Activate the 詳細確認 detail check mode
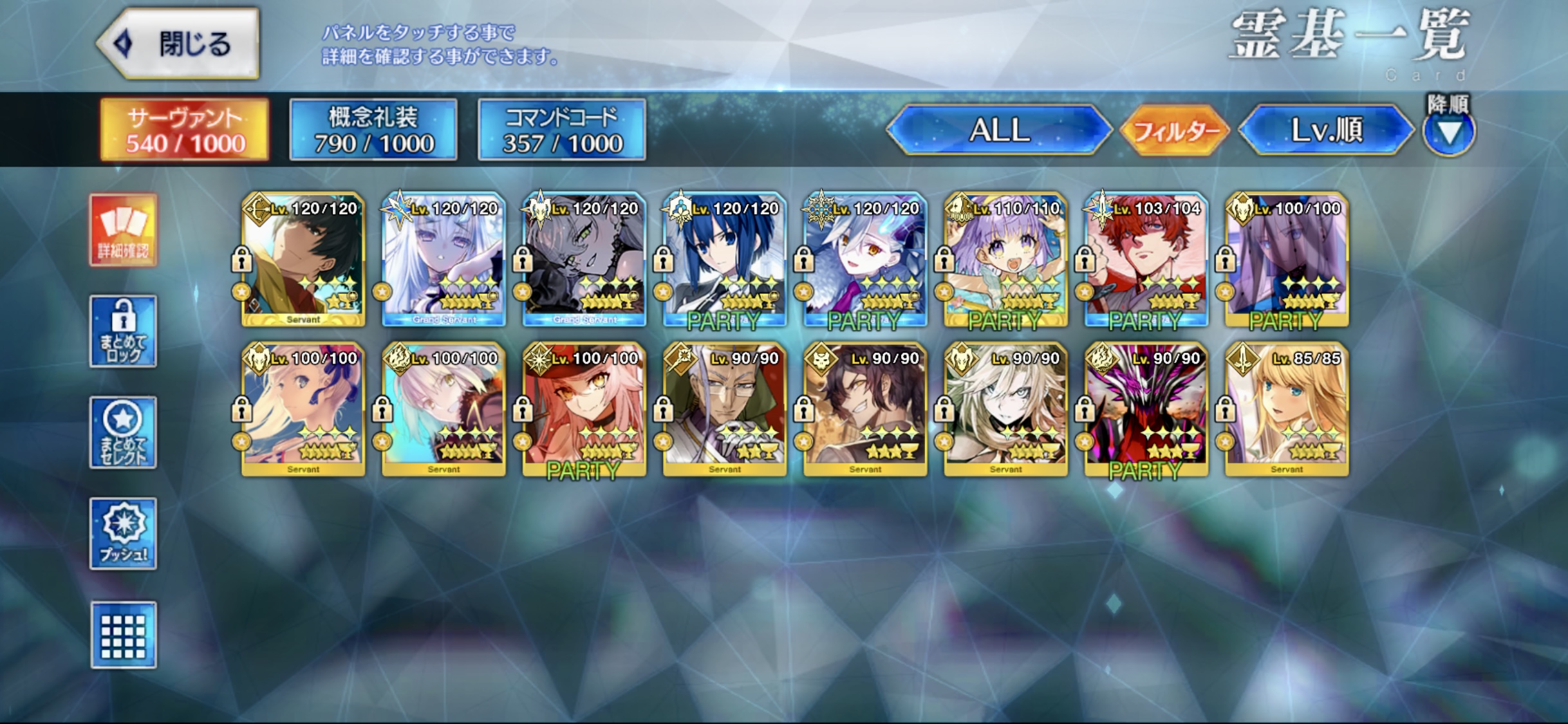Viewport: 1568px width, 724px height. point(123,230)
